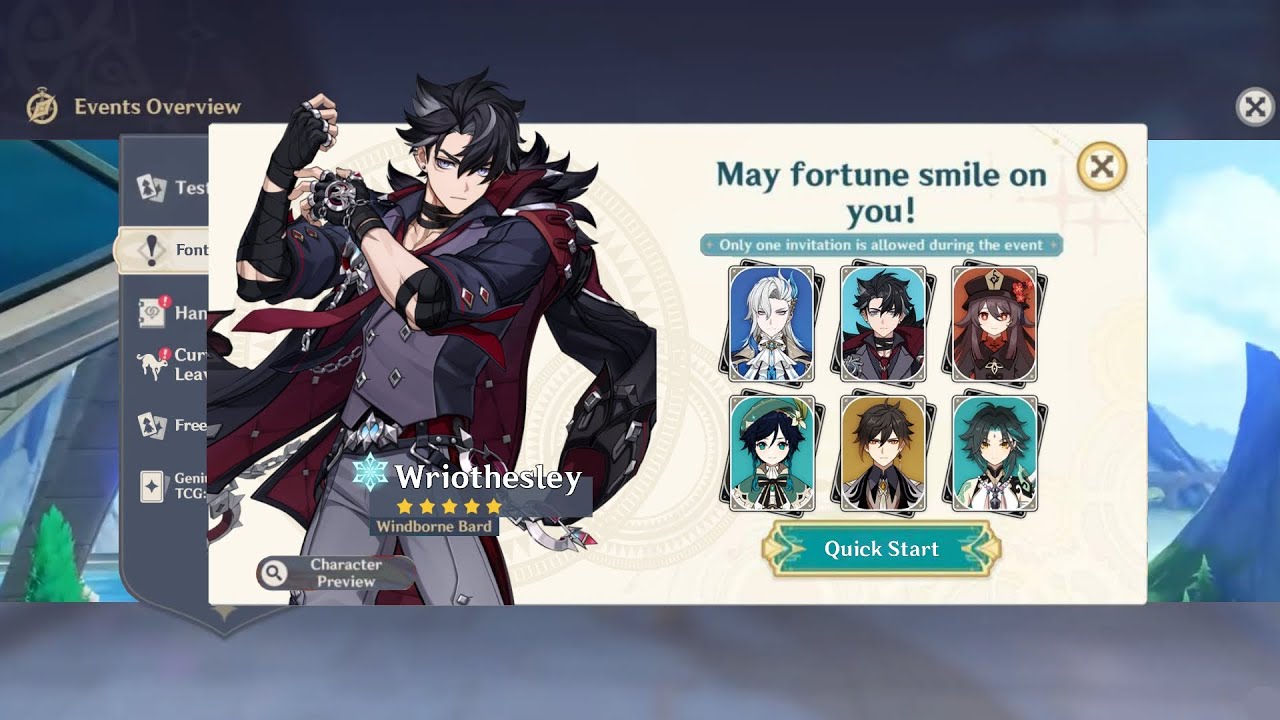Switch to the Test event tab
The width and height of the screenshot is (1280, 720).
click(x=172, y=187)
